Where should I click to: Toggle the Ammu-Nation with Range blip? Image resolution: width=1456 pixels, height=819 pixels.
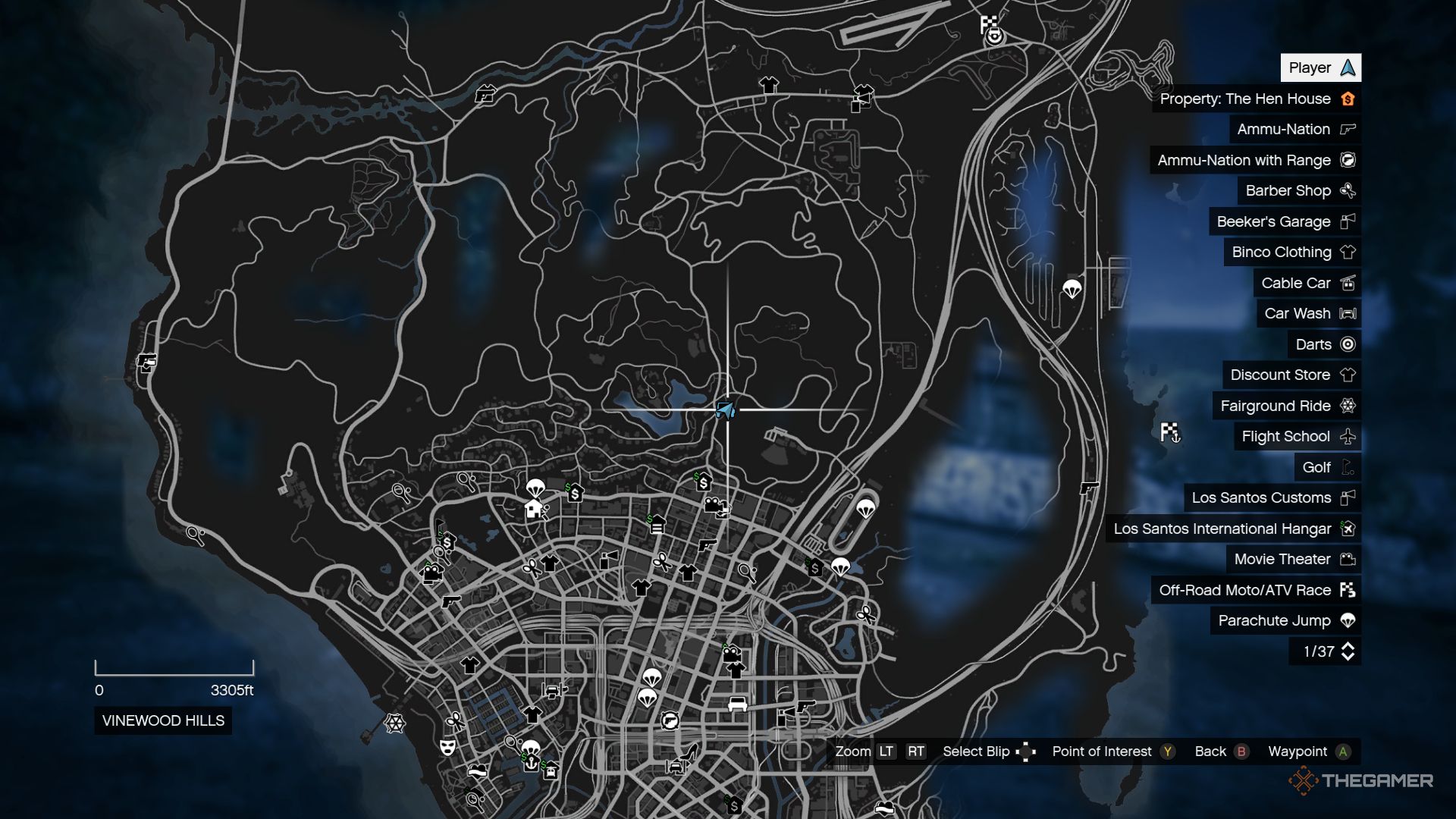[1244, 160]
